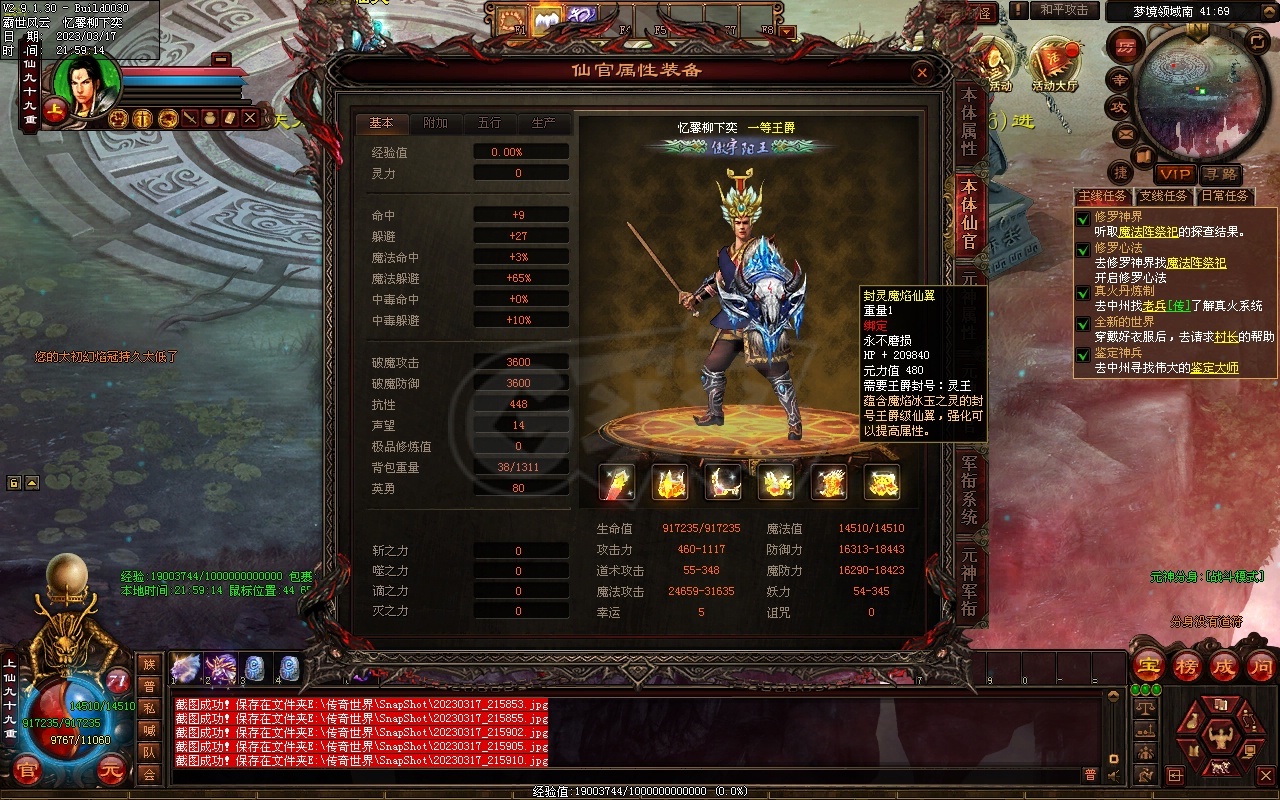Switch to the 附加 tab
1280x800 pixels.
[435, 124]
